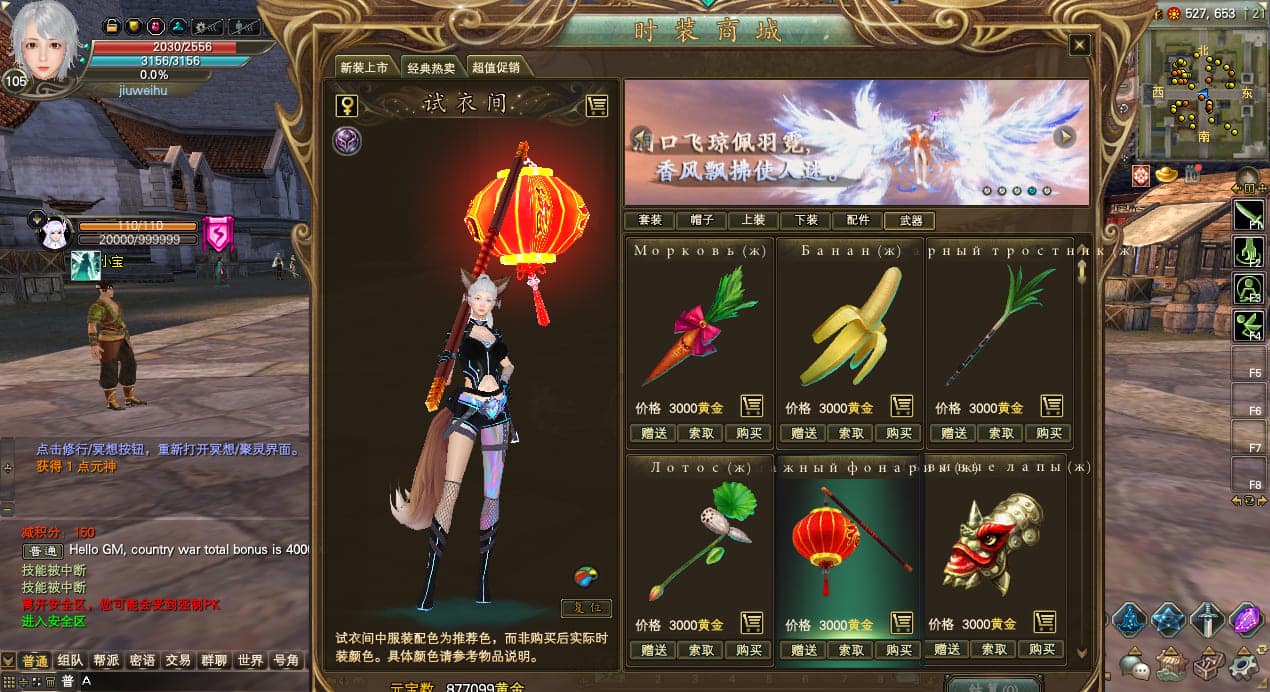Switch chat to the 世界 channel

pyautogui.click(x=251, y=661)
